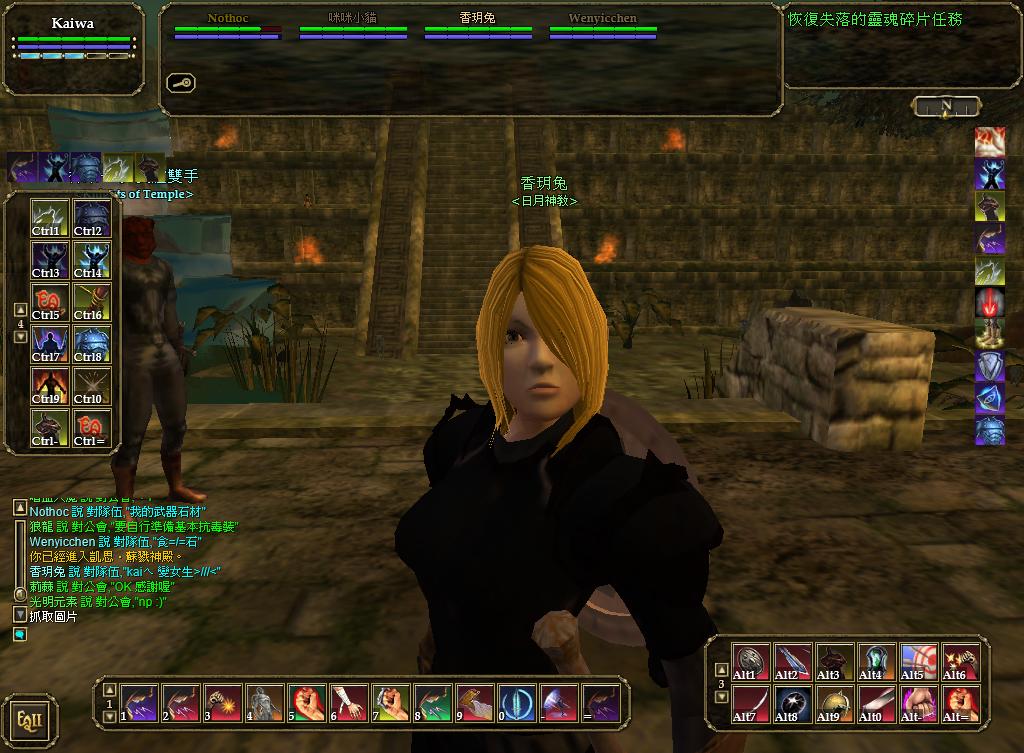Target group member 香玥兔 in party window
Screen dimensions: 1024x753
click(477, 27)
